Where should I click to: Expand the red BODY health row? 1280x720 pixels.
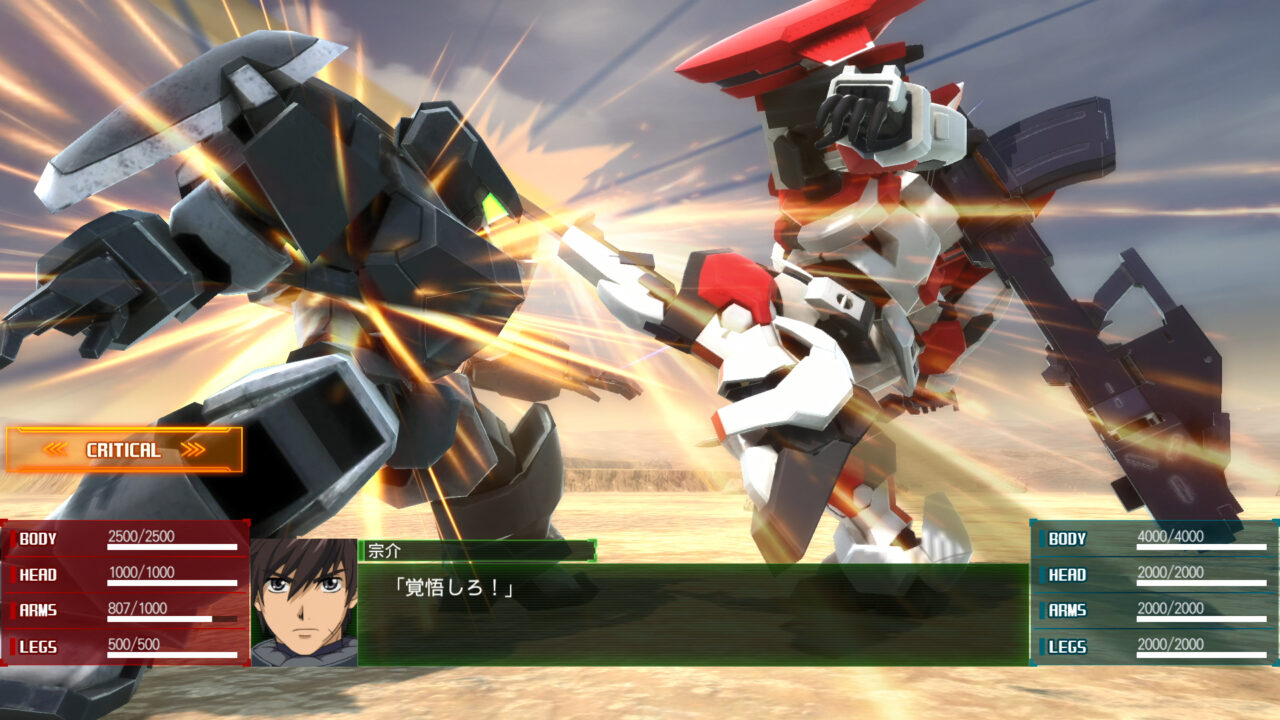tap(125, 537)
